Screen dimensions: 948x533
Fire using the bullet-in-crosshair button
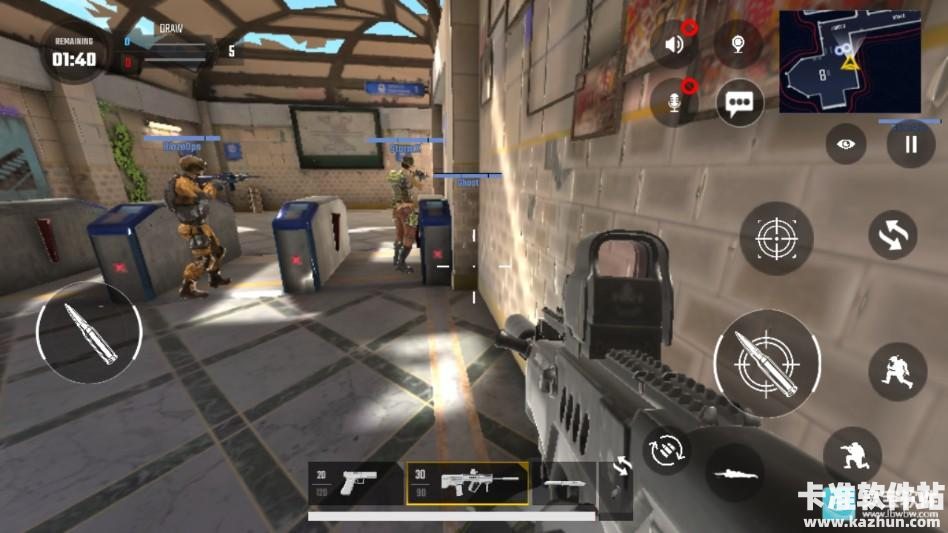coord(767,363)
